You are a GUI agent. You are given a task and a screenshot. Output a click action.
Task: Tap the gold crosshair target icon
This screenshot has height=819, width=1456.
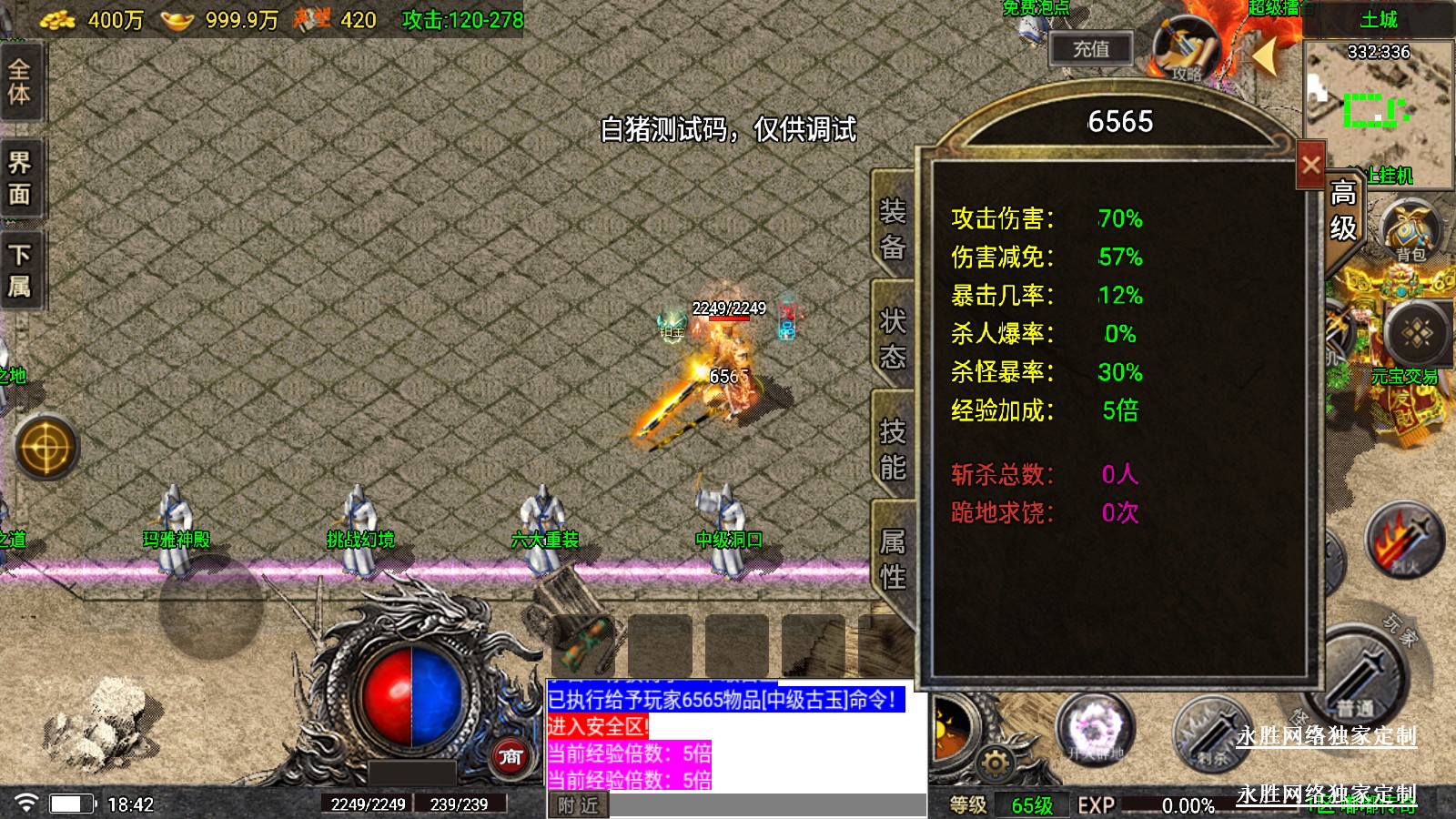tap(45, 447)
